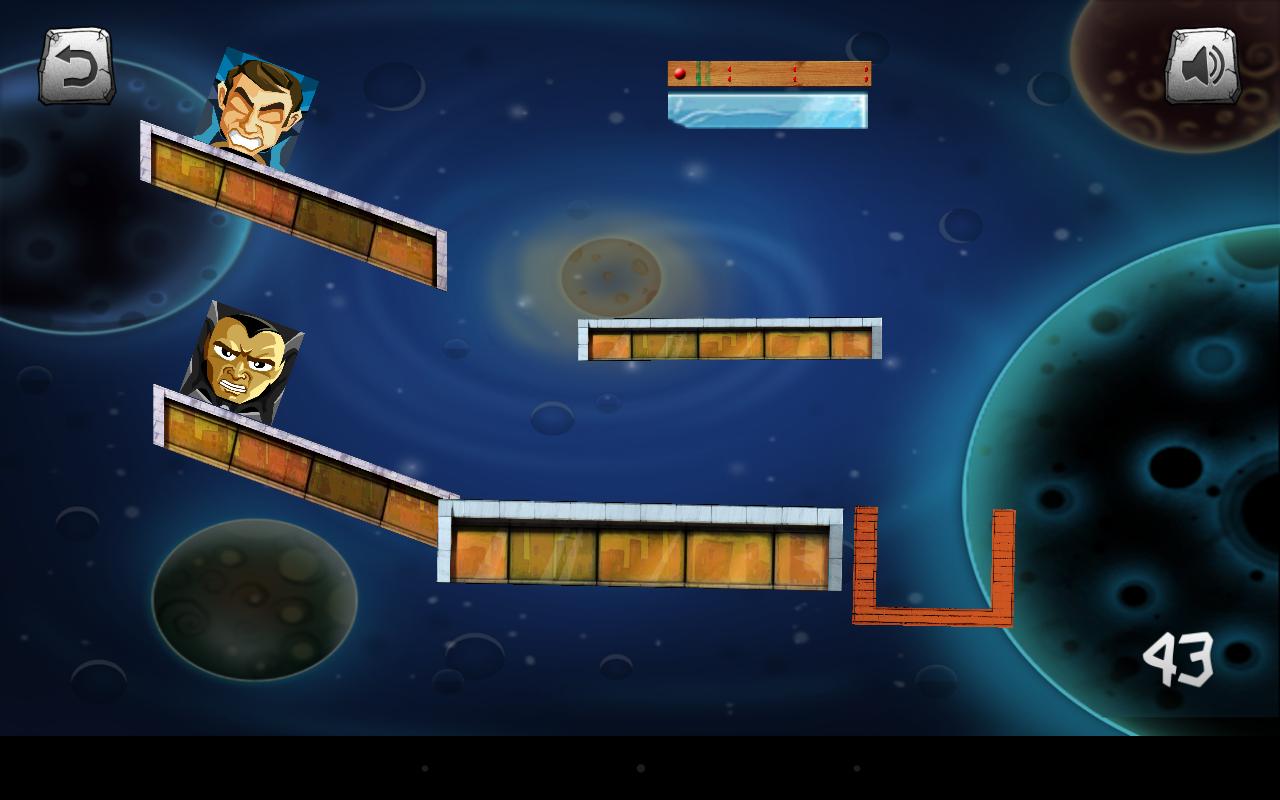
Task: Toggle sound using the top-right stone tile
Action: point(1201,66)
